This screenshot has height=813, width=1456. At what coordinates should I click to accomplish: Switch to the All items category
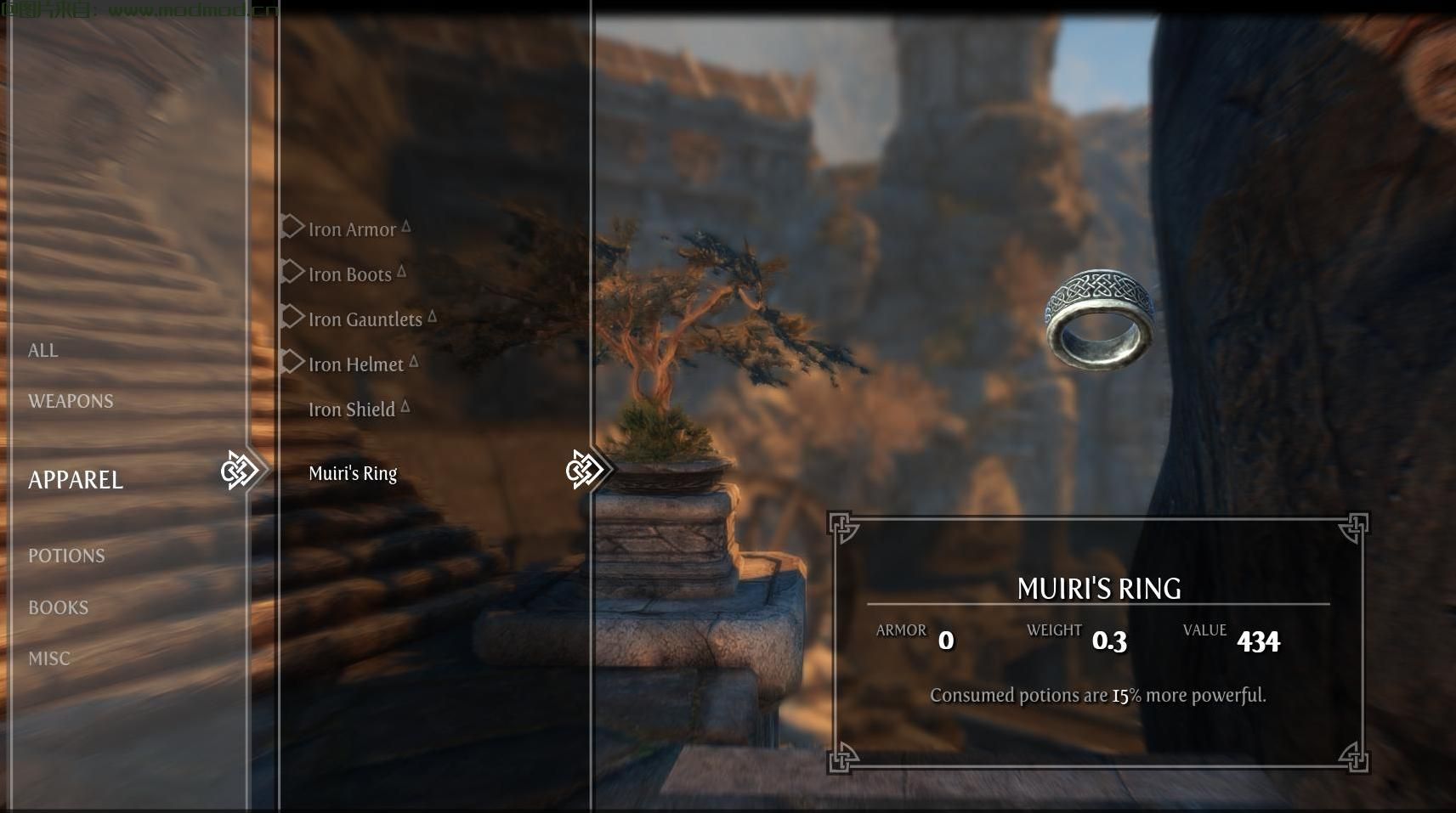(43, 350)
